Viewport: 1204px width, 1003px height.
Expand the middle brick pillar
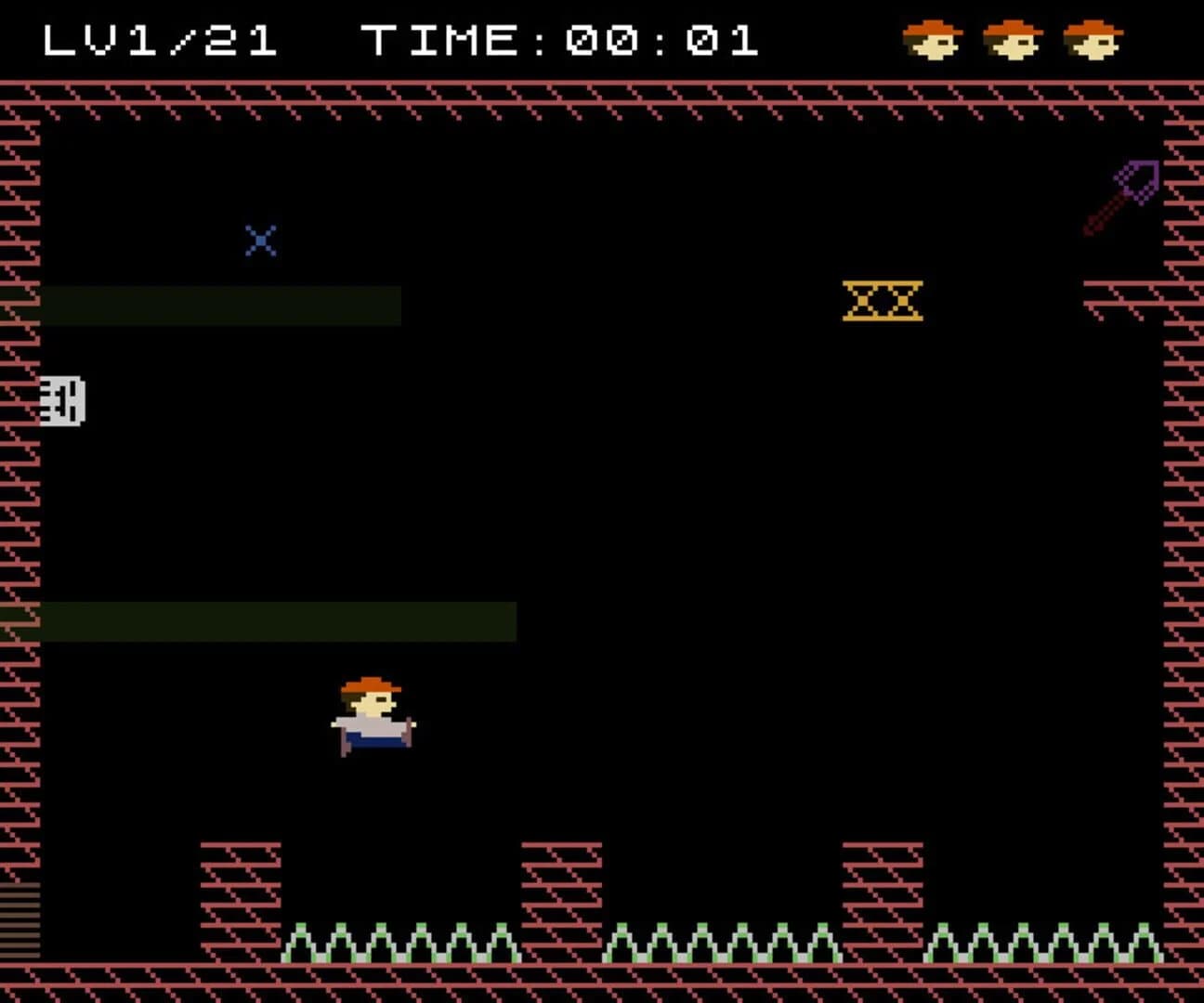[x=562, y=882]
